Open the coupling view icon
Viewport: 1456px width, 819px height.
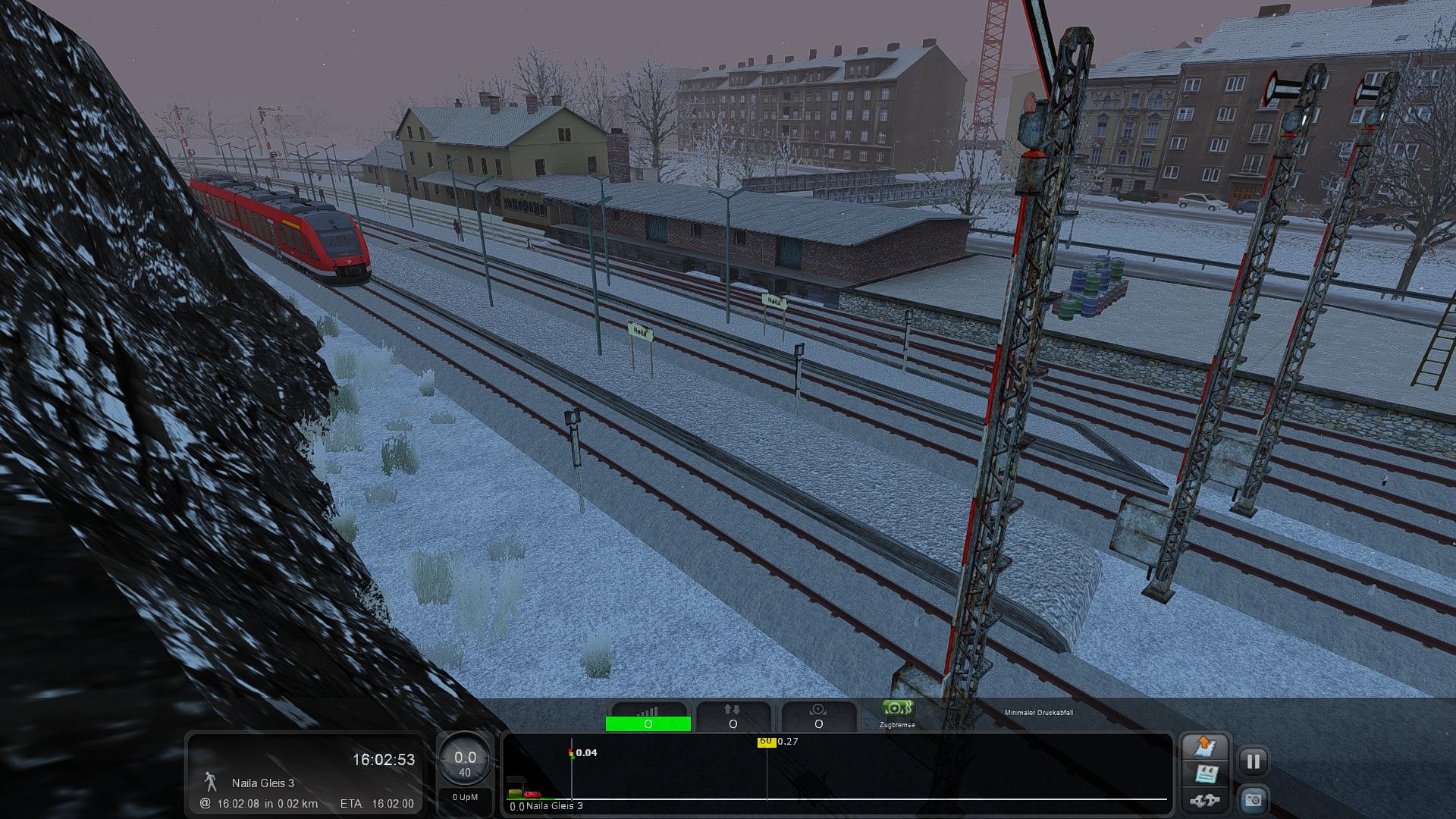click(1204, 800)
